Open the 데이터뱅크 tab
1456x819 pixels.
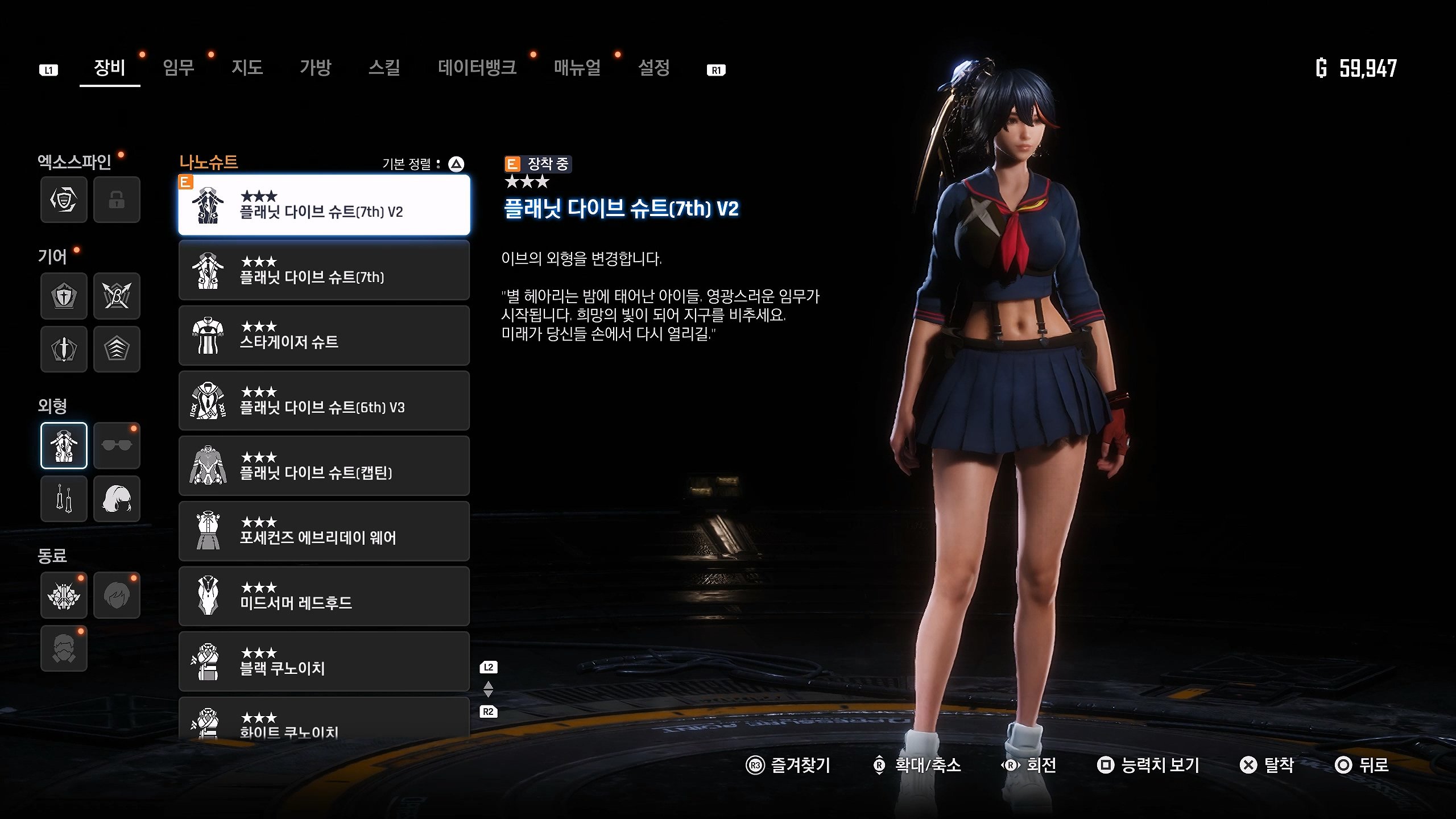(x=477, y=68)
